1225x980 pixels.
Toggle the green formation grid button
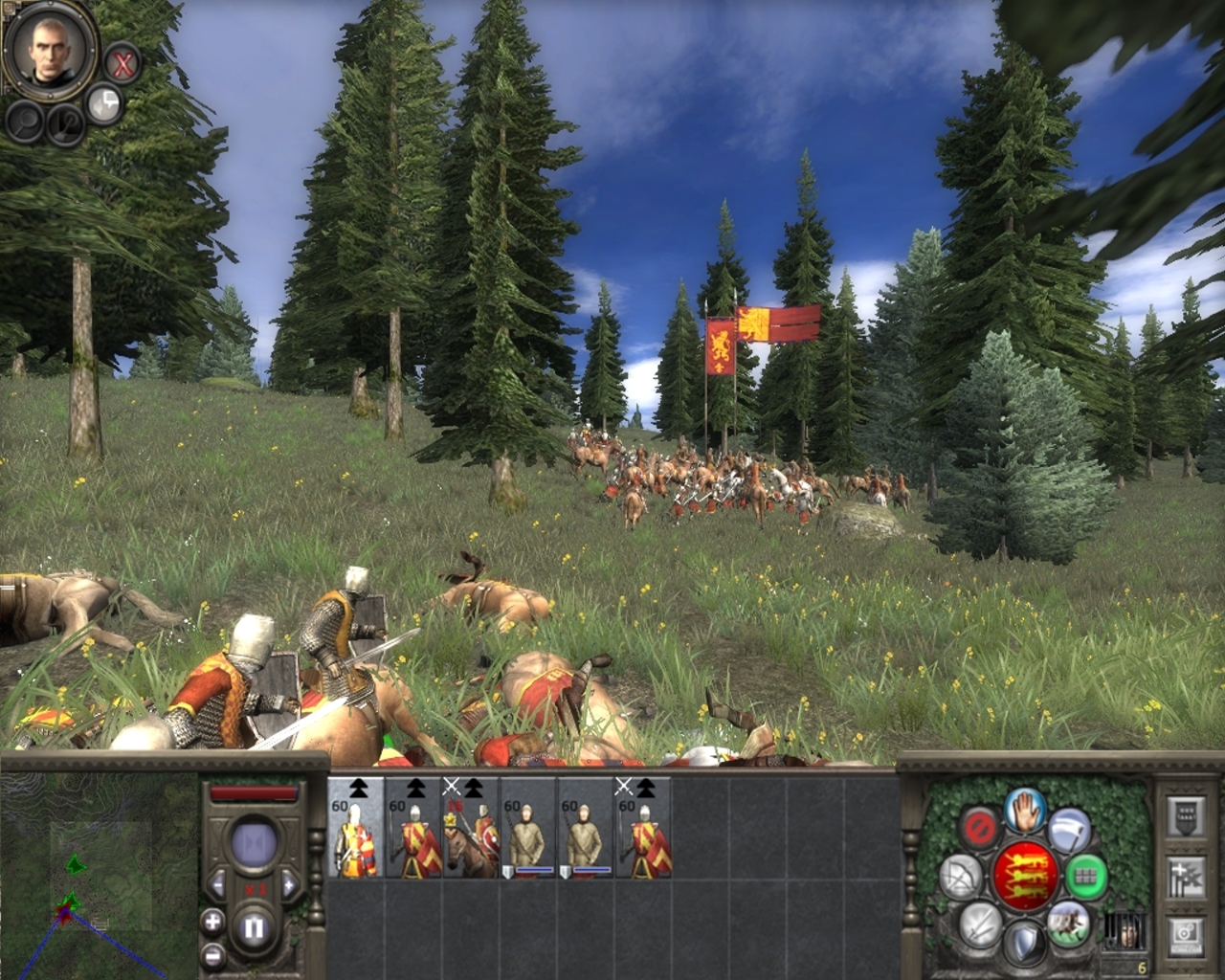1085,875
